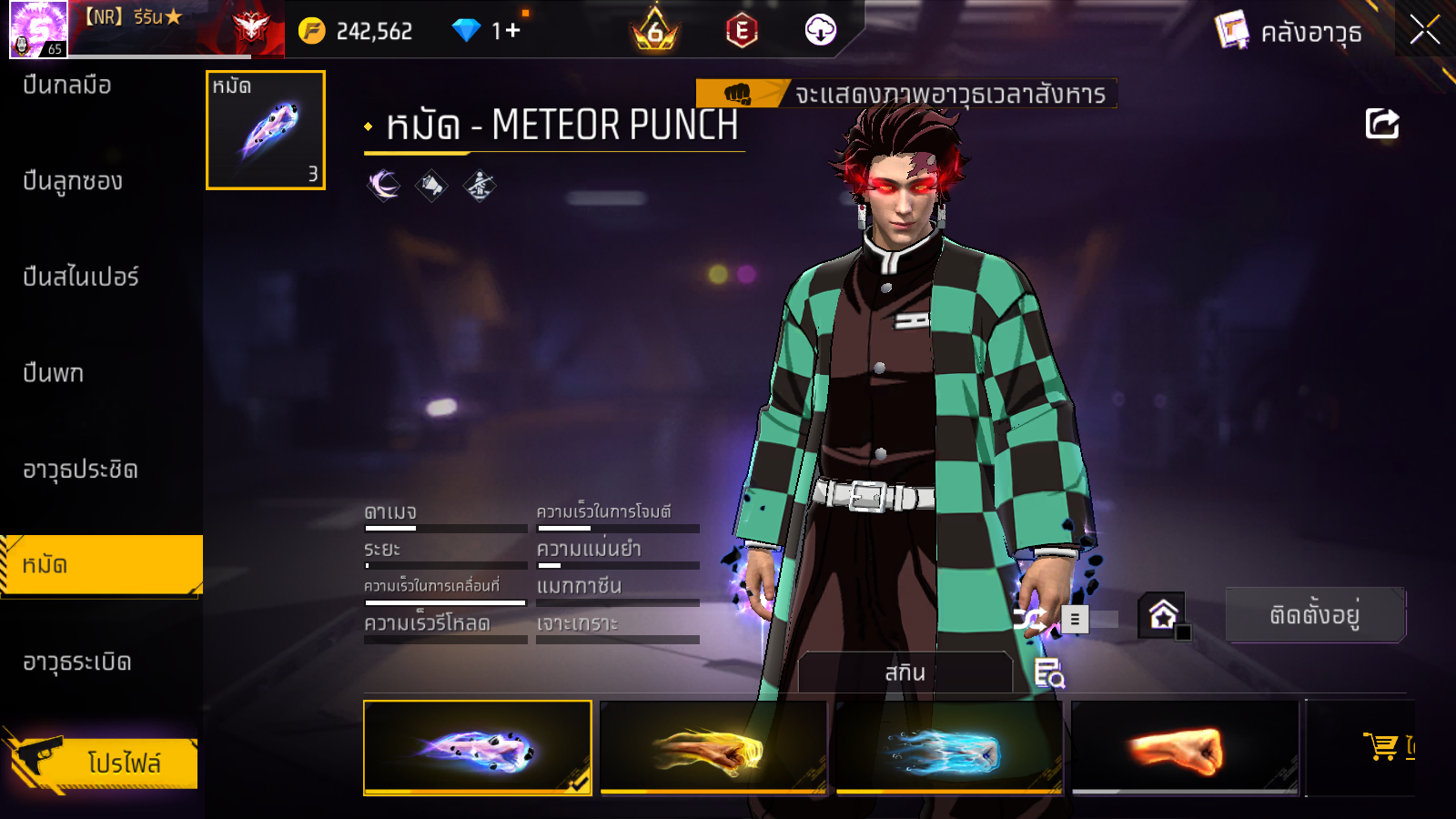The height and width of the screenshot is (819, 1456).
Task: Open the สกิน skin tab
Action: click(905, 672)
